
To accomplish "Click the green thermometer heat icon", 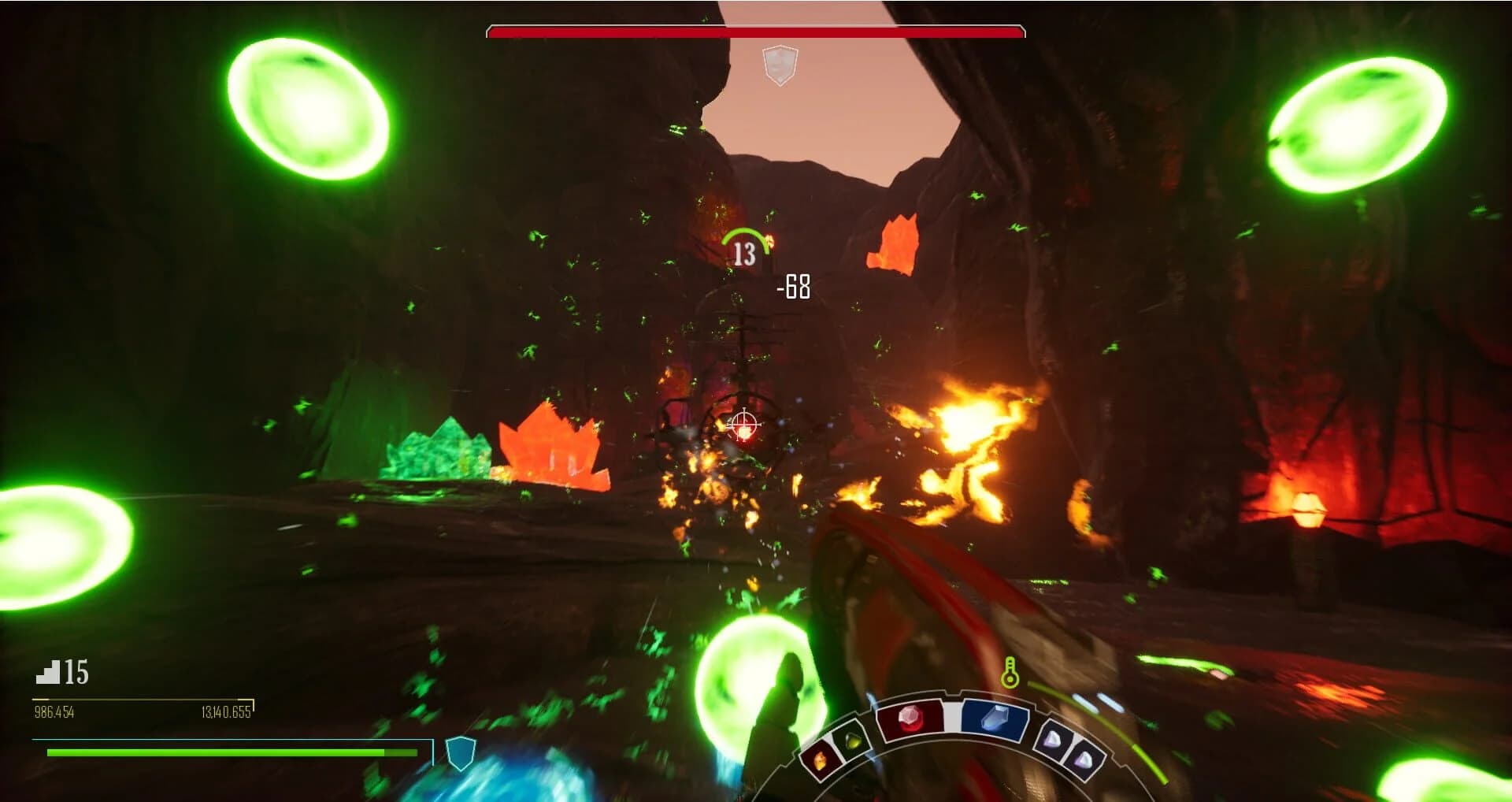I will tap(1011, 674).
